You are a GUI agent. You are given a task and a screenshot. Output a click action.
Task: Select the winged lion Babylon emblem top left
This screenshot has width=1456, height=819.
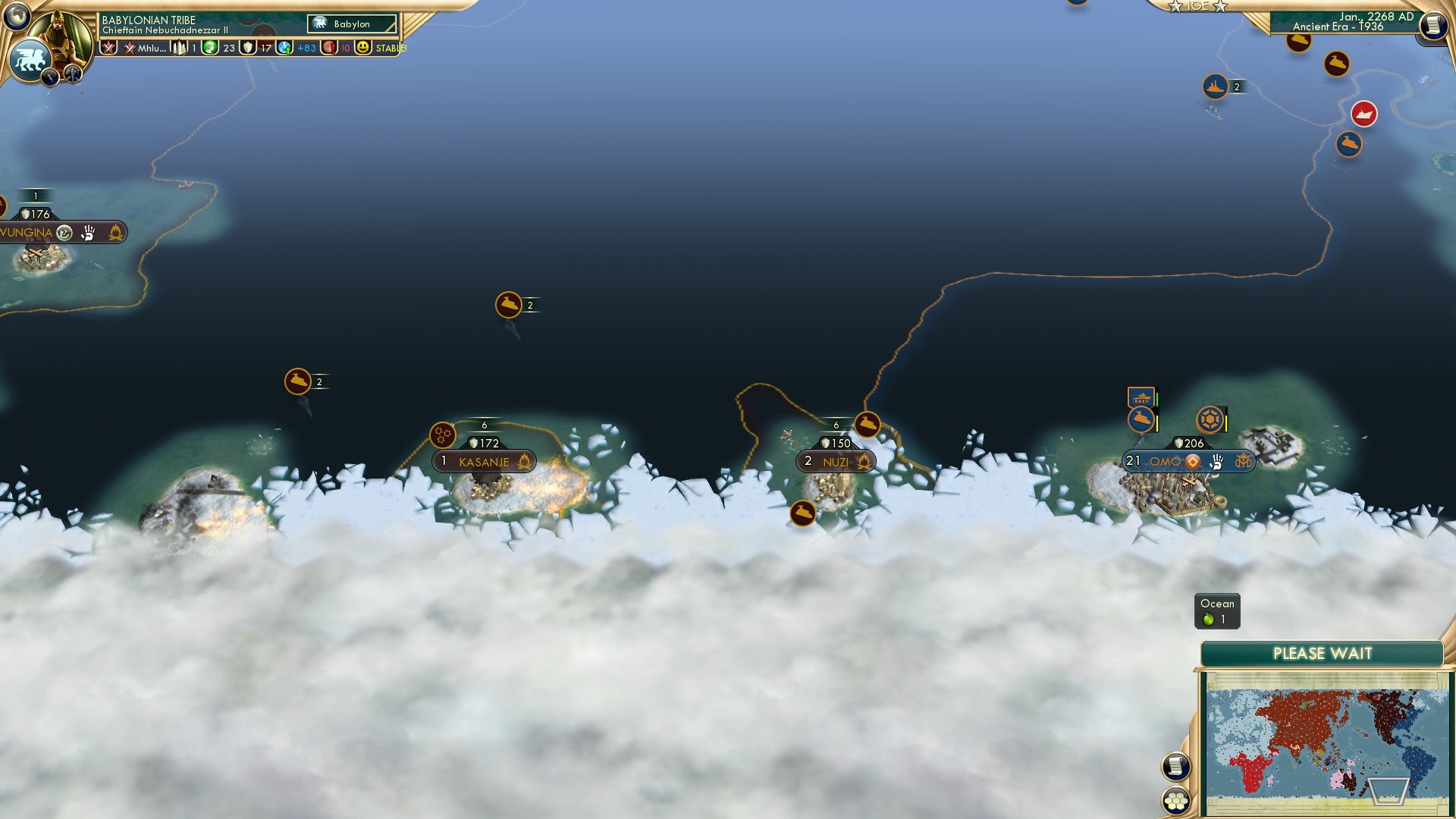pos(32,59)
